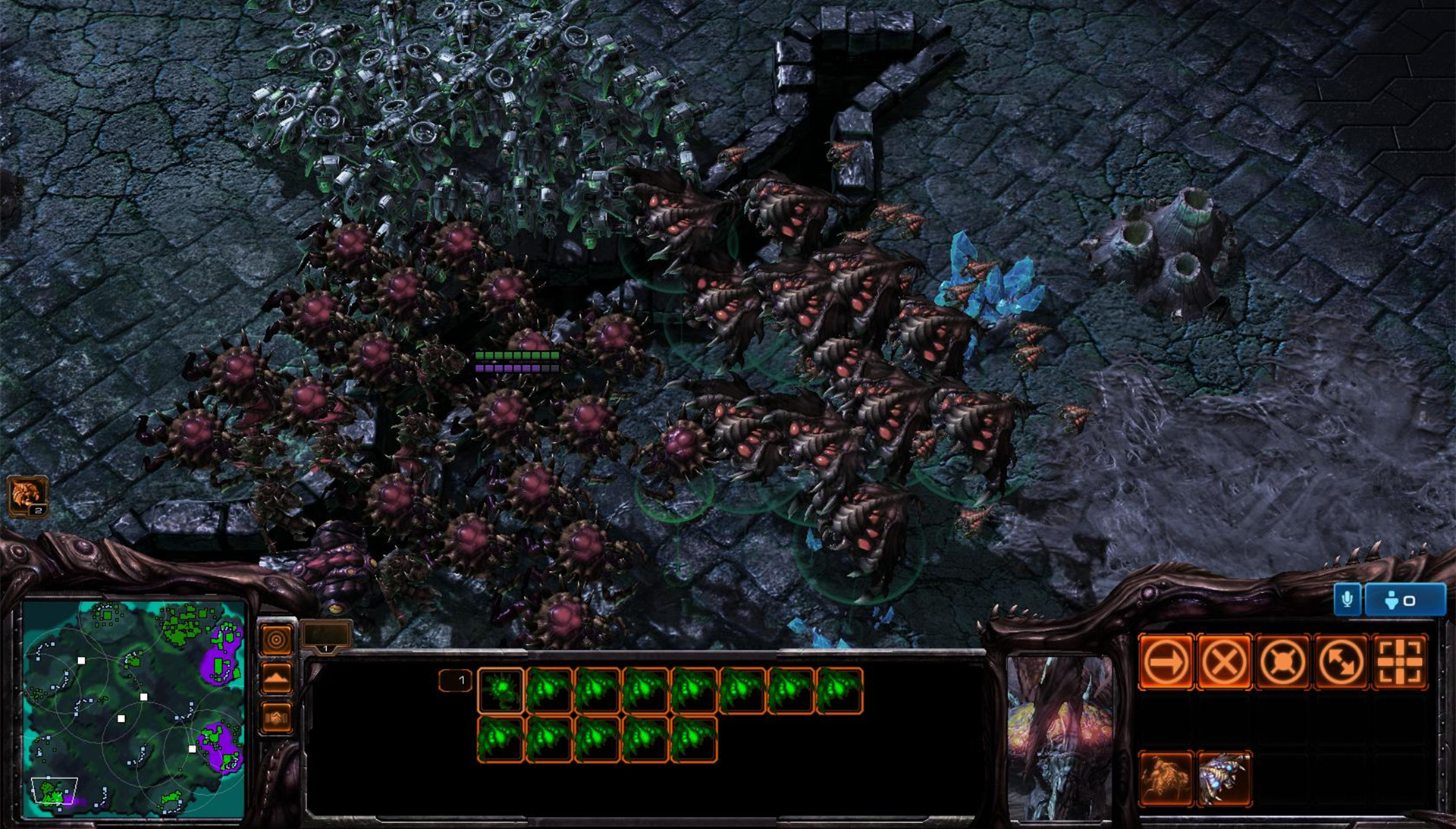Toggle minimap terrain display

pos(276,677)
